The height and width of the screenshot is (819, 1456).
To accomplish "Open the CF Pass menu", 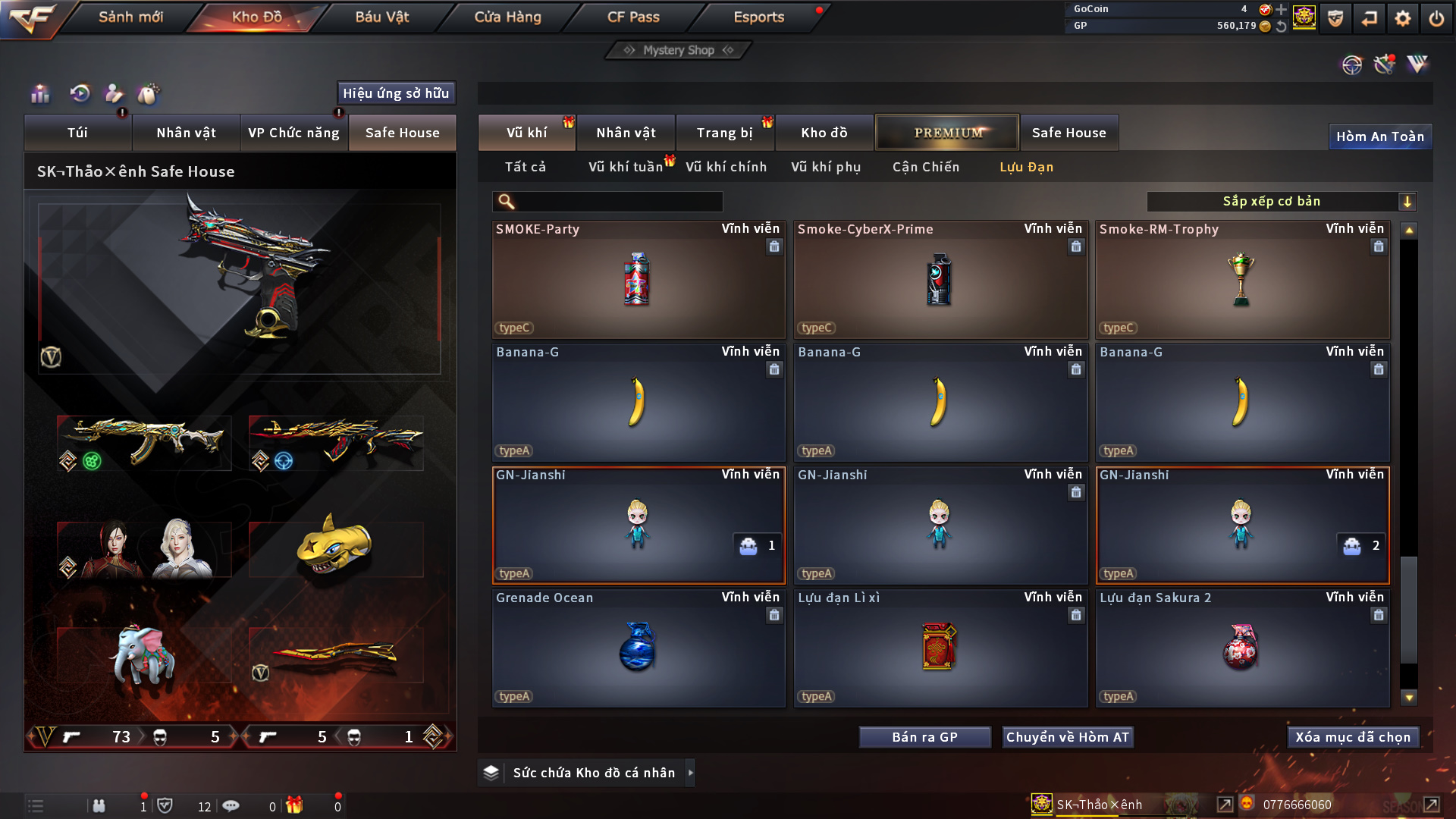I will coord(633,17).
